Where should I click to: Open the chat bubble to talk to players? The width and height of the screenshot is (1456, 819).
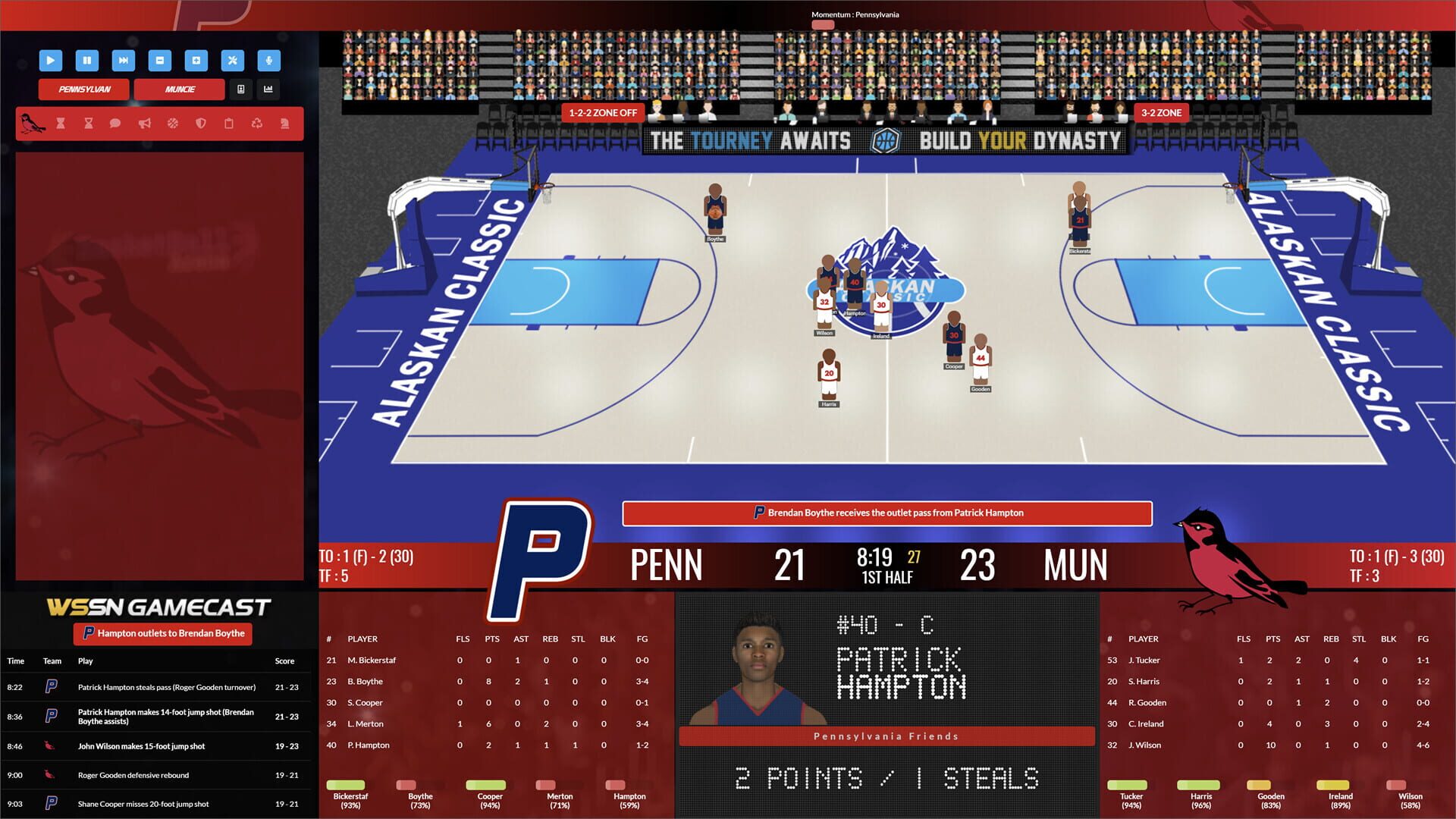[115, 123]
